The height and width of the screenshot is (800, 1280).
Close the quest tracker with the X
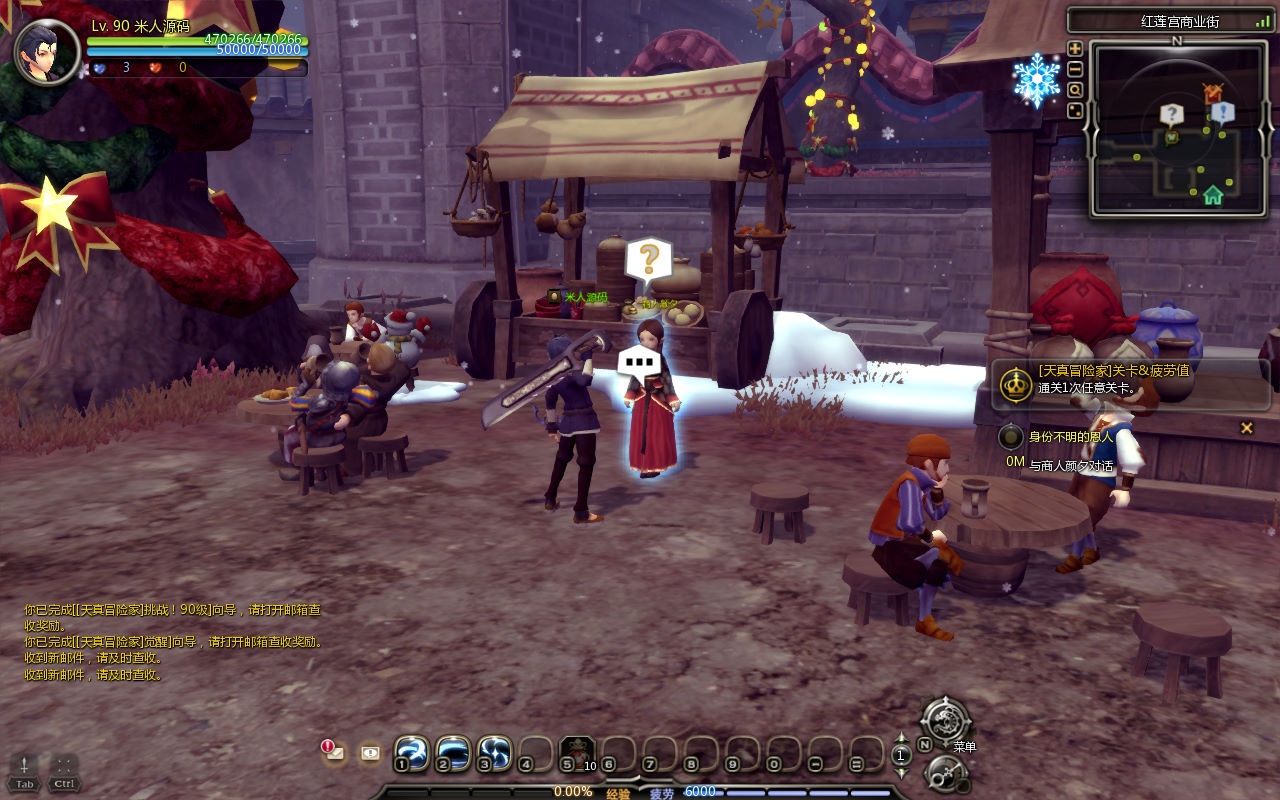[x=1246, y=428]
